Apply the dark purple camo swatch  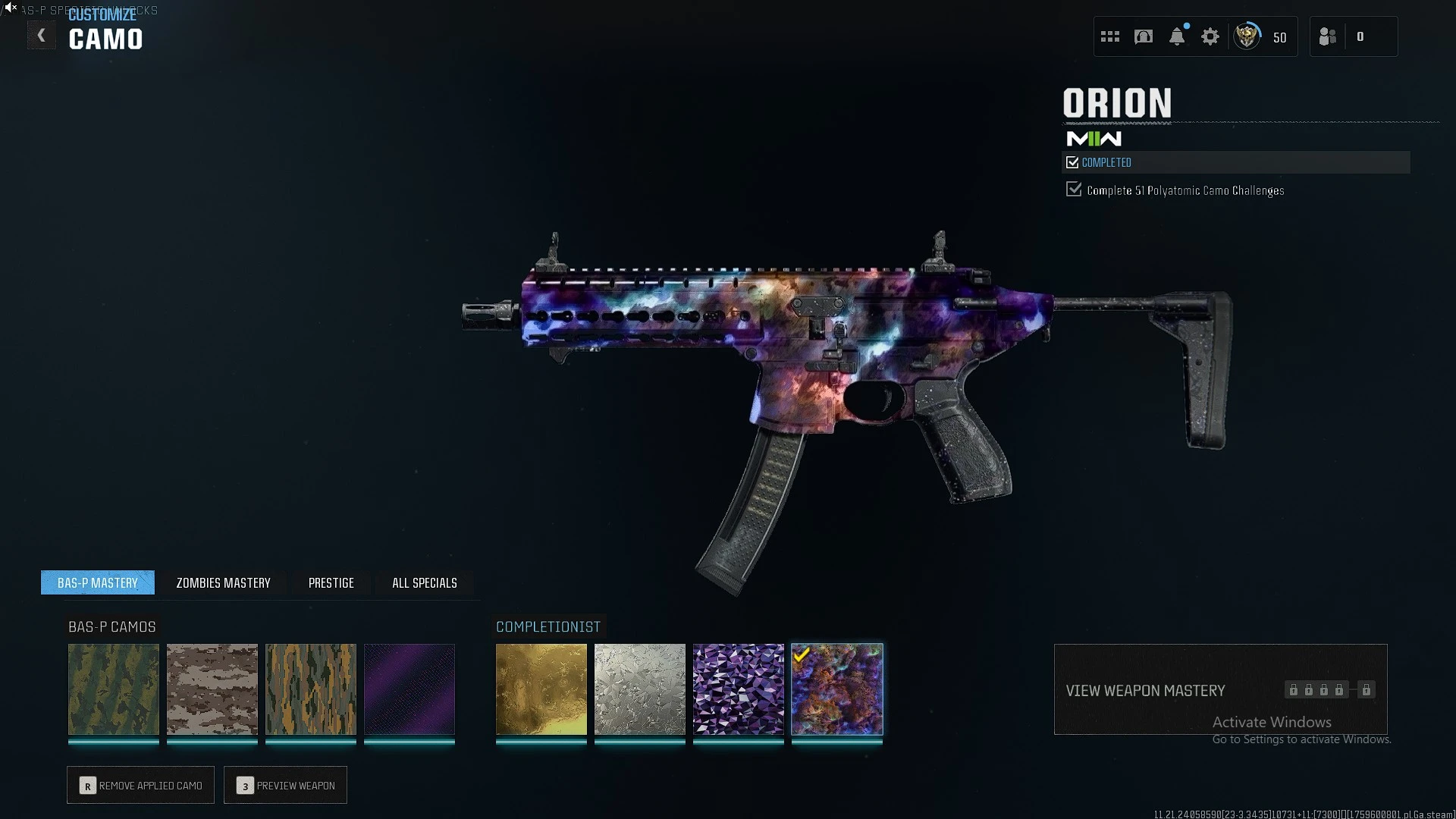pos(409,689)
